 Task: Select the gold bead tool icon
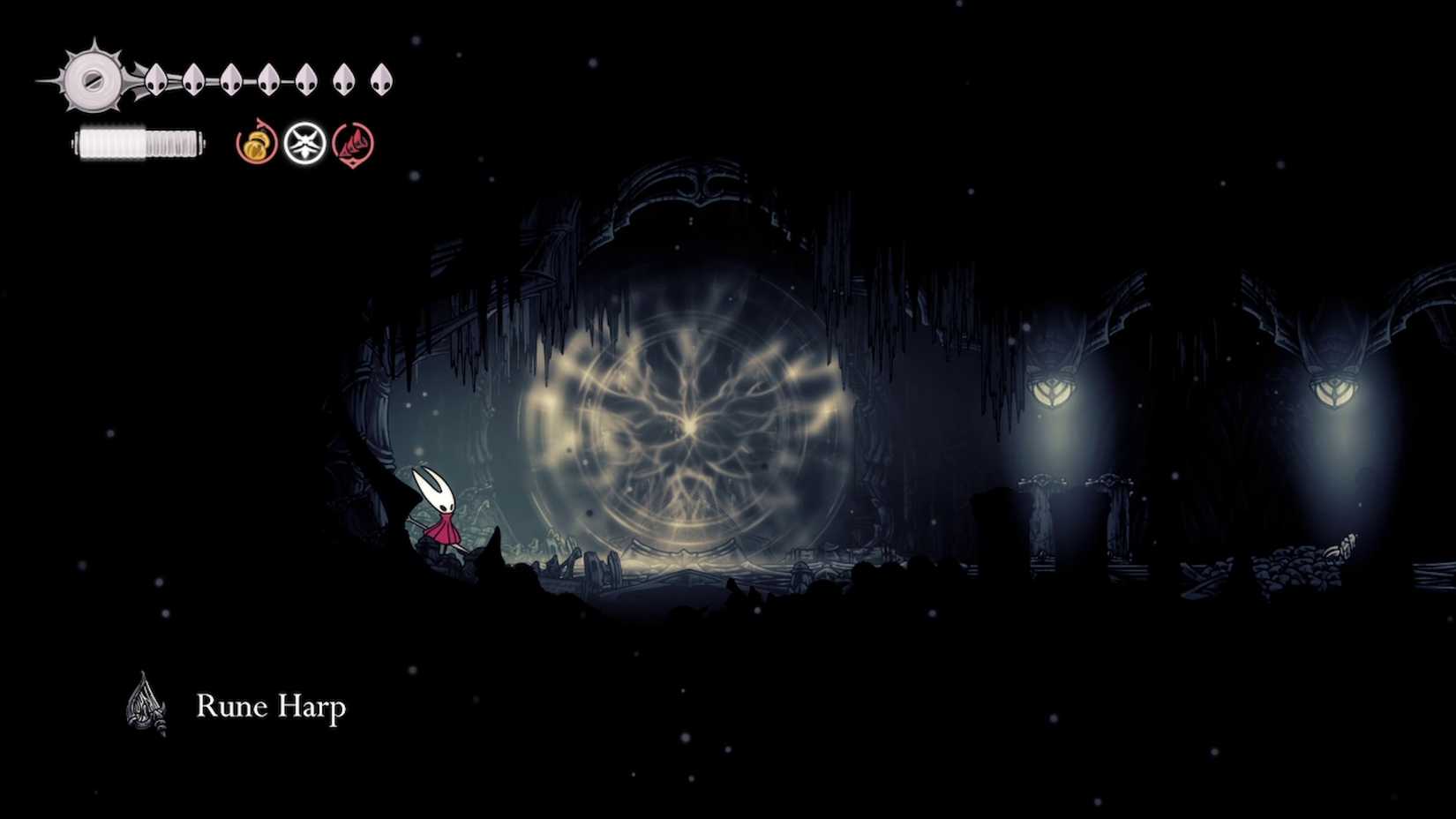click(x=256, y=146)
